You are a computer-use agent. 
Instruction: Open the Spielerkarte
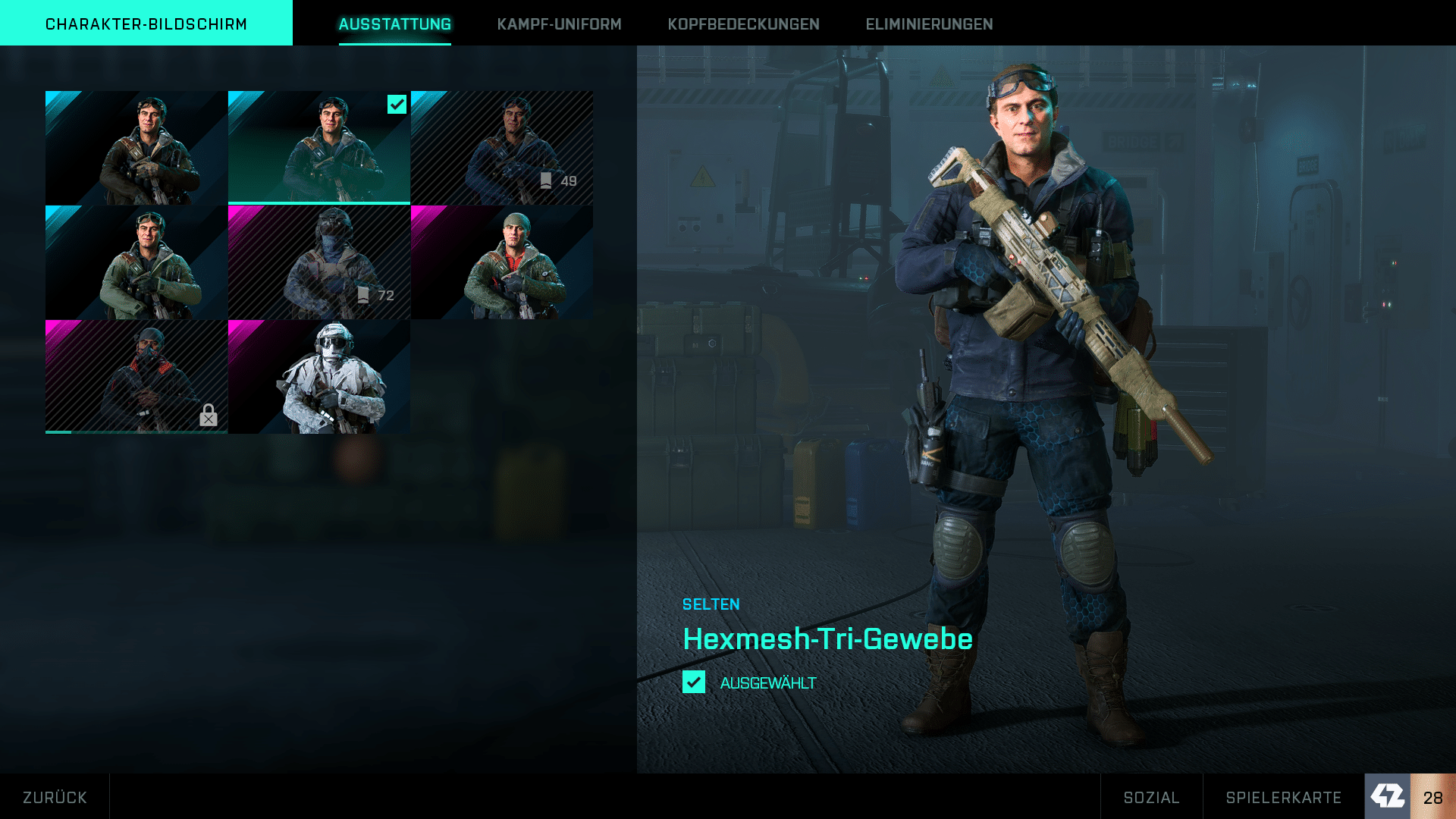coord(1283,797)
